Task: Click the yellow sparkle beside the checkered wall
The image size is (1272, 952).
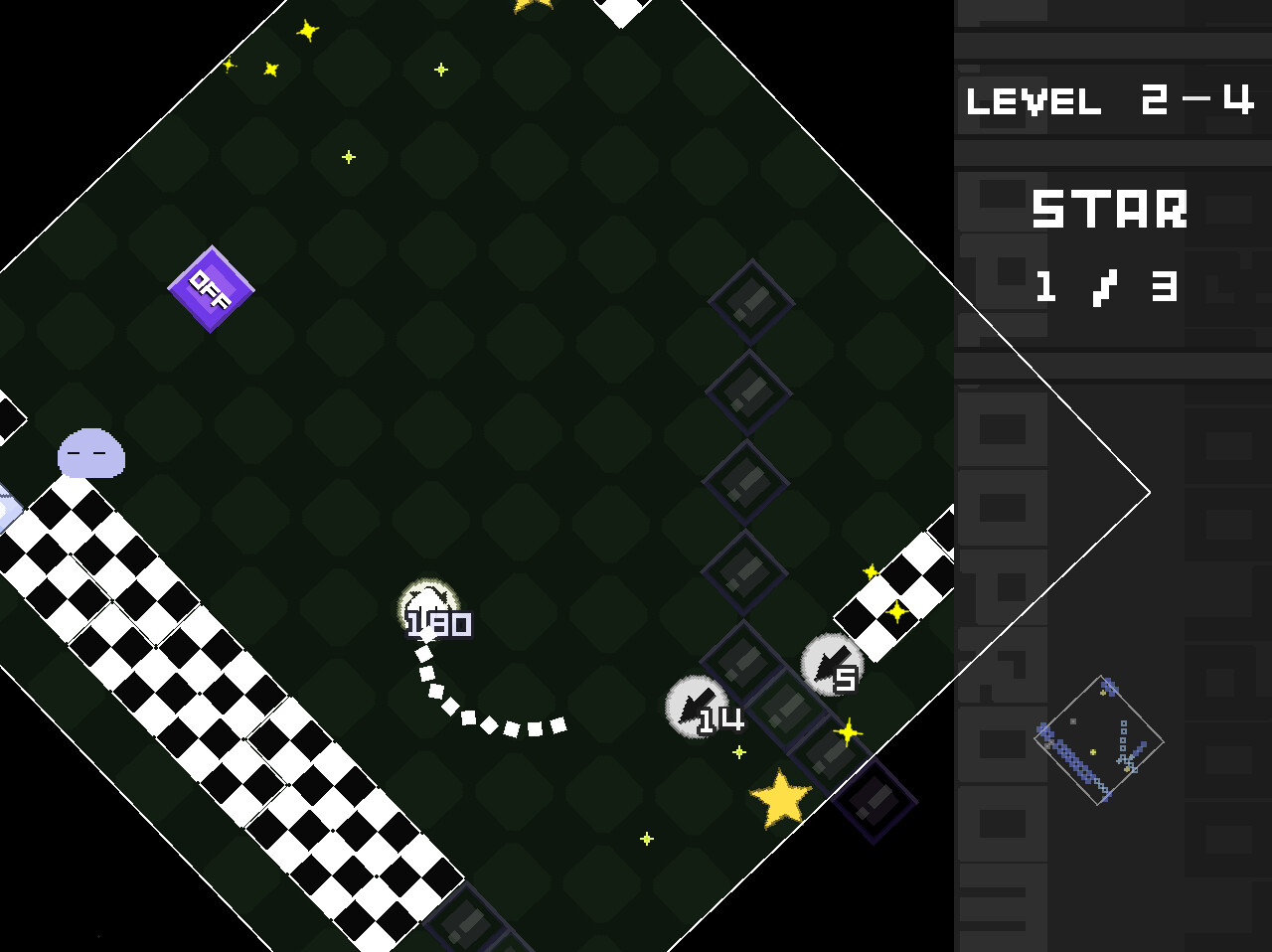Action: pyautogui.click(x=872, y=571)
